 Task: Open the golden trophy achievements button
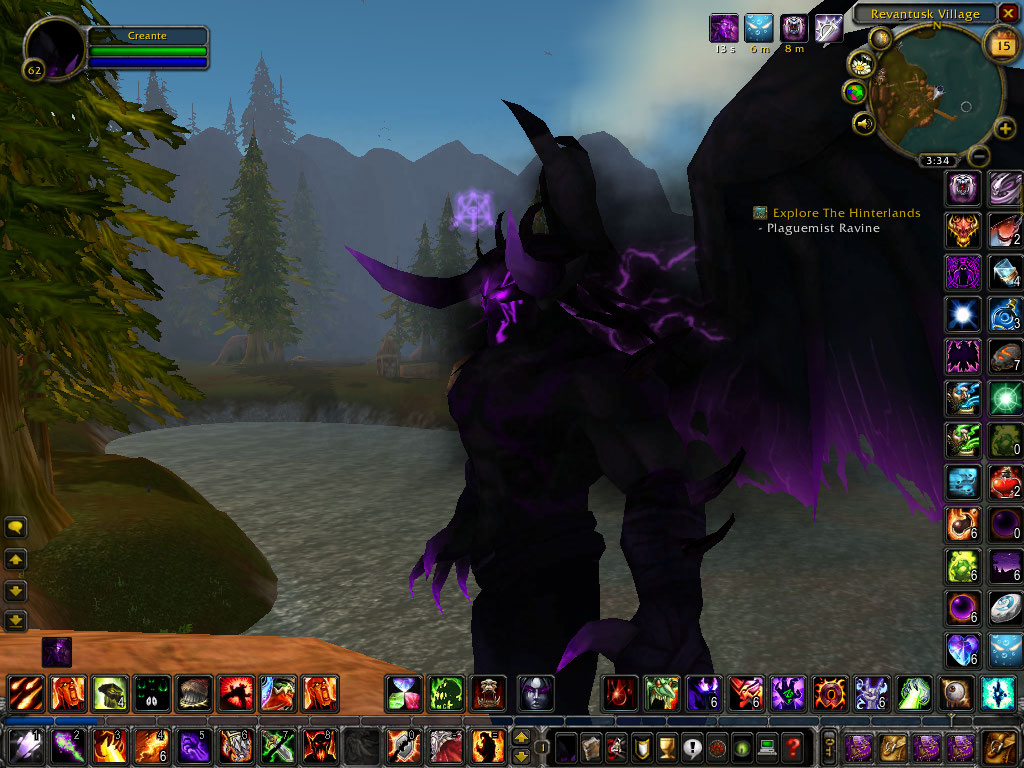667,746
